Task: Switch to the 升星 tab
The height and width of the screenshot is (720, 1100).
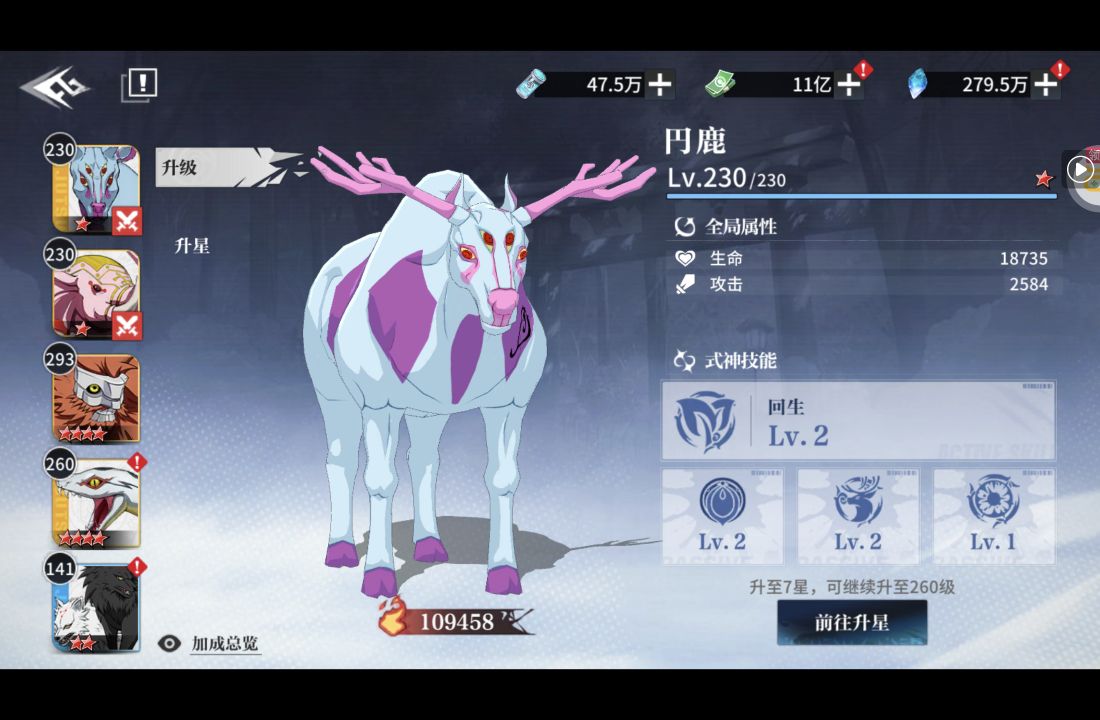Action: pyautogui.click(x=192, y=245)
